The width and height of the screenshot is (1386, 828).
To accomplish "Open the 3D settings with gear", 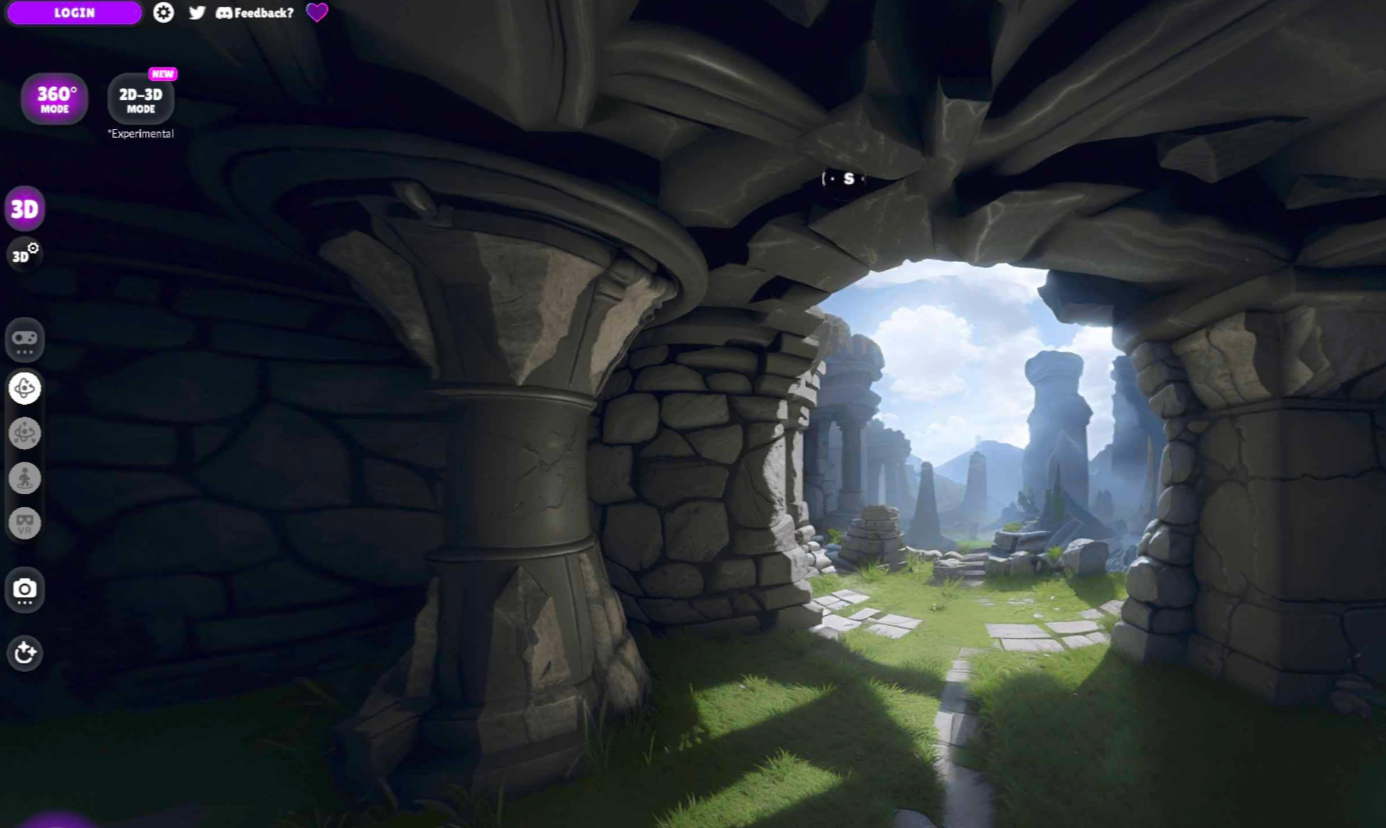I will pos(25,254).
